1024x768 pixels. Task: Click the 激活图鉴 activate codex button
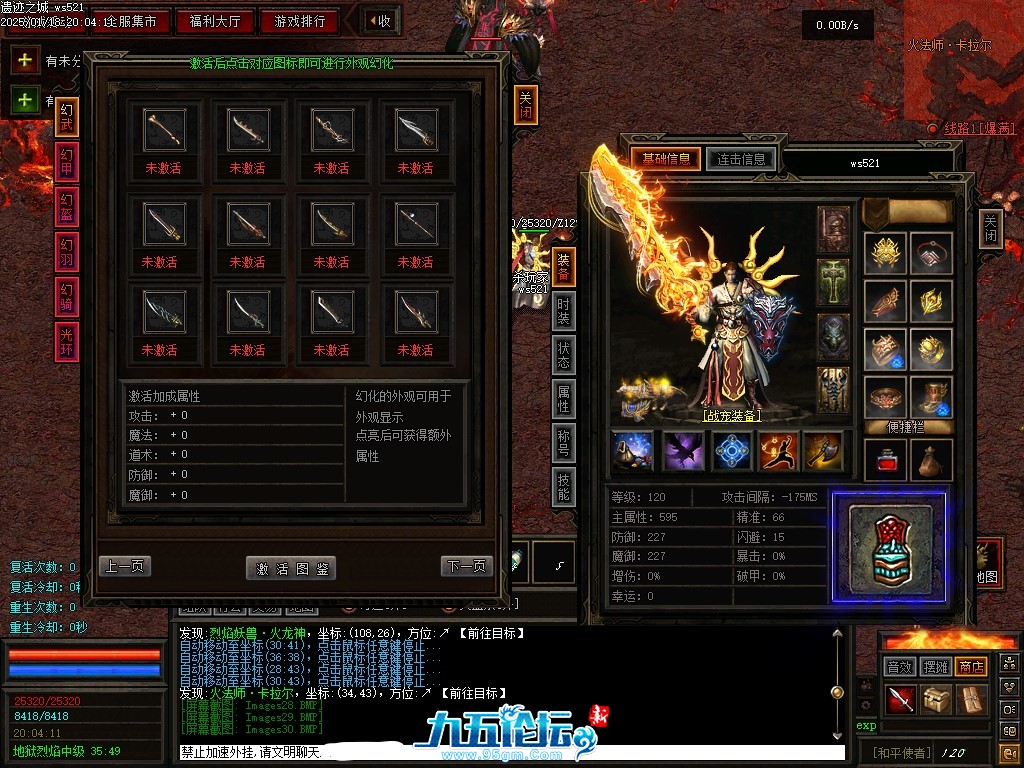point(291,568)
